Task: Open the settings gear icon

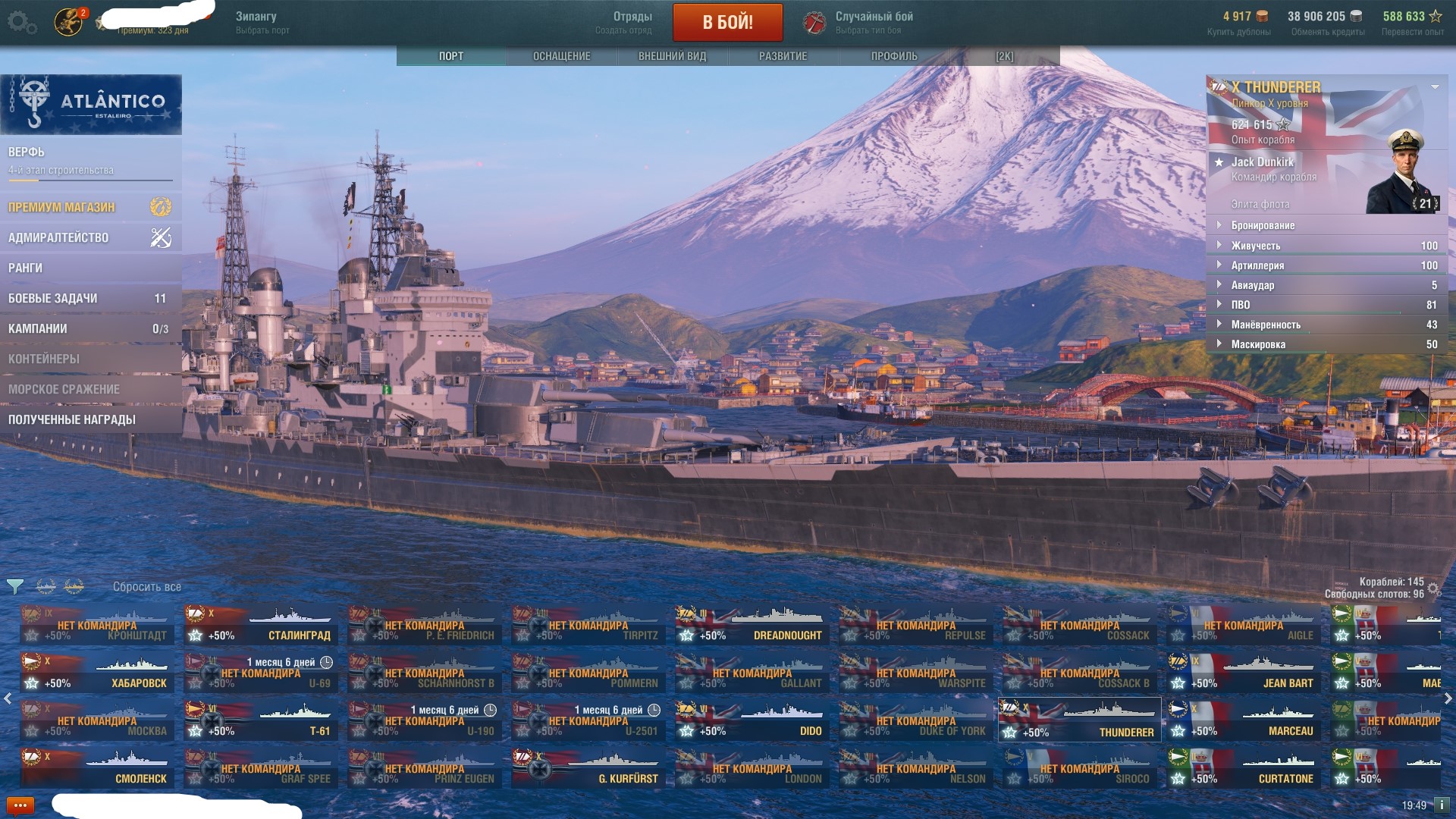Action: (x=20, y=22)
